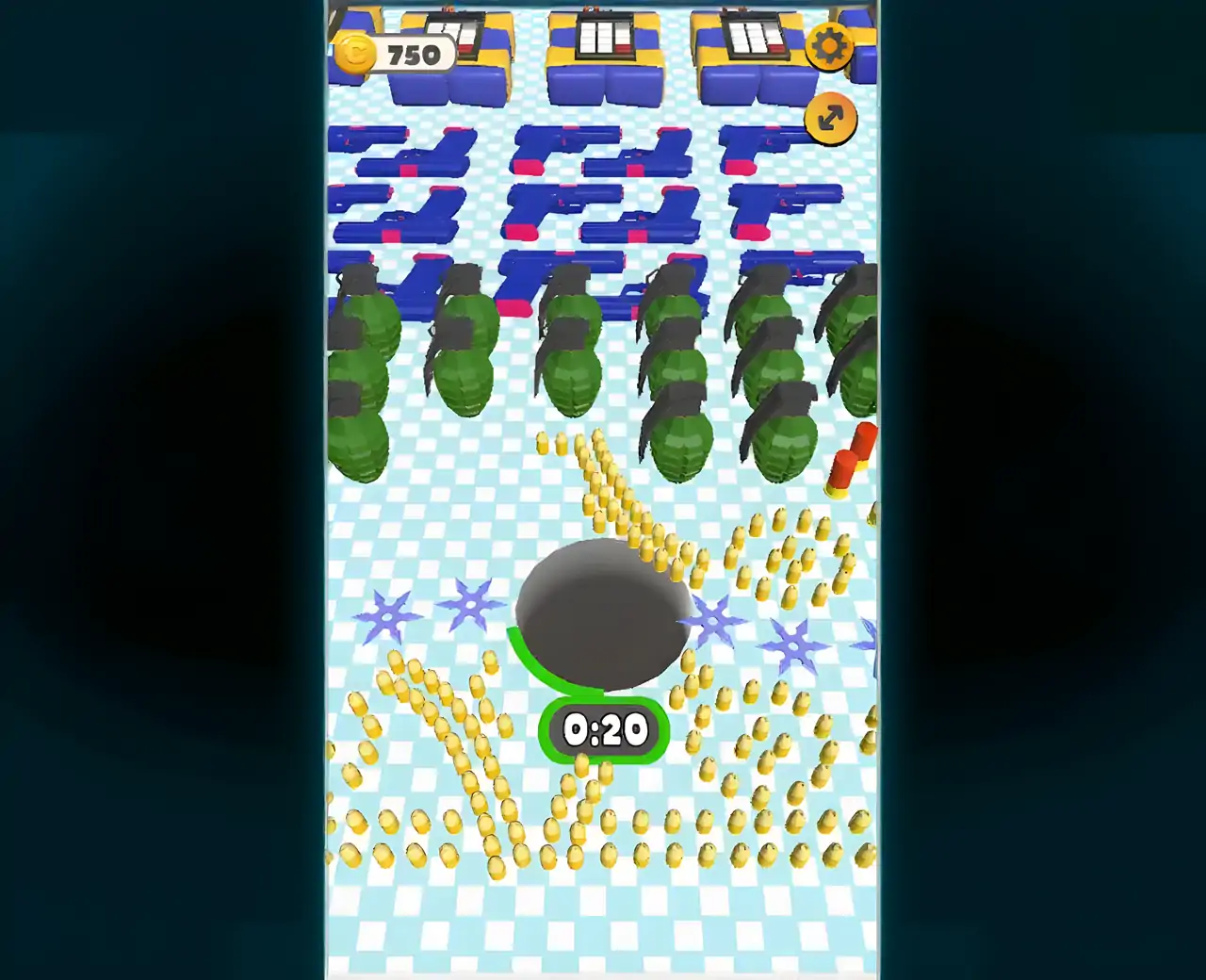Tap the green countdown ring around the hole
Viewport: 1206px width, 980px height.
[528, 660]
